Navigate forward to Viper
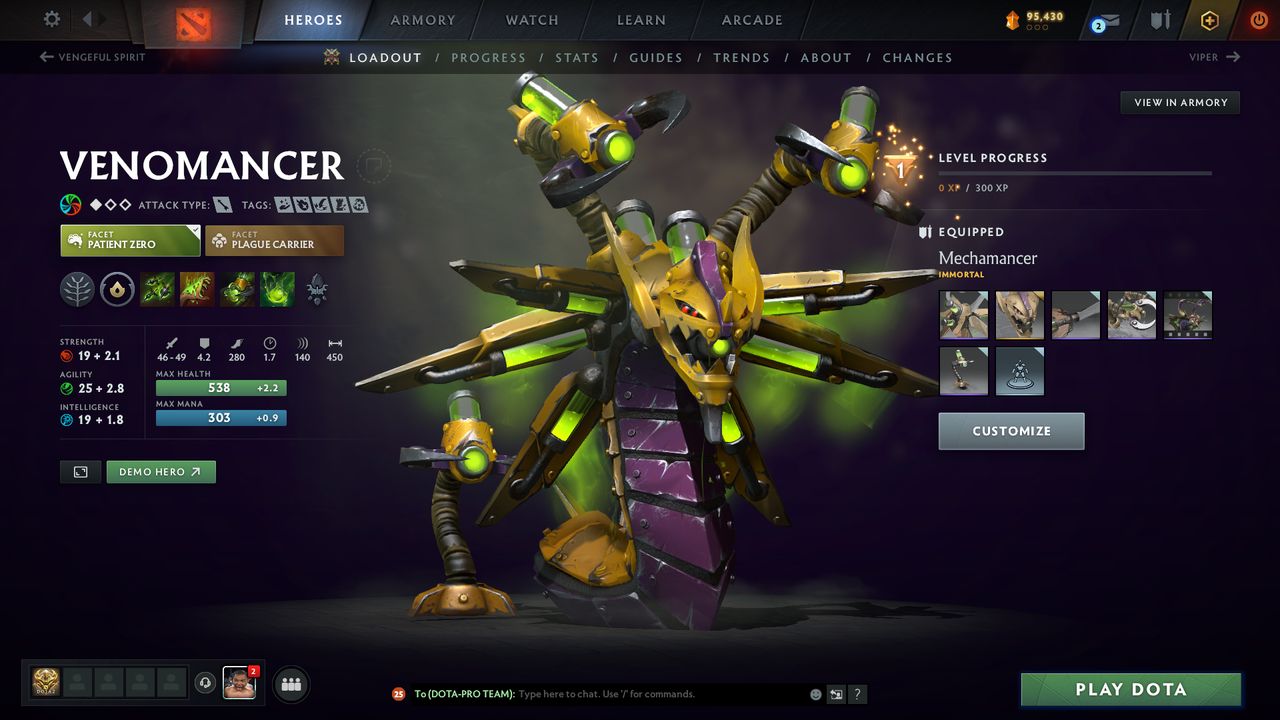 1213,57
